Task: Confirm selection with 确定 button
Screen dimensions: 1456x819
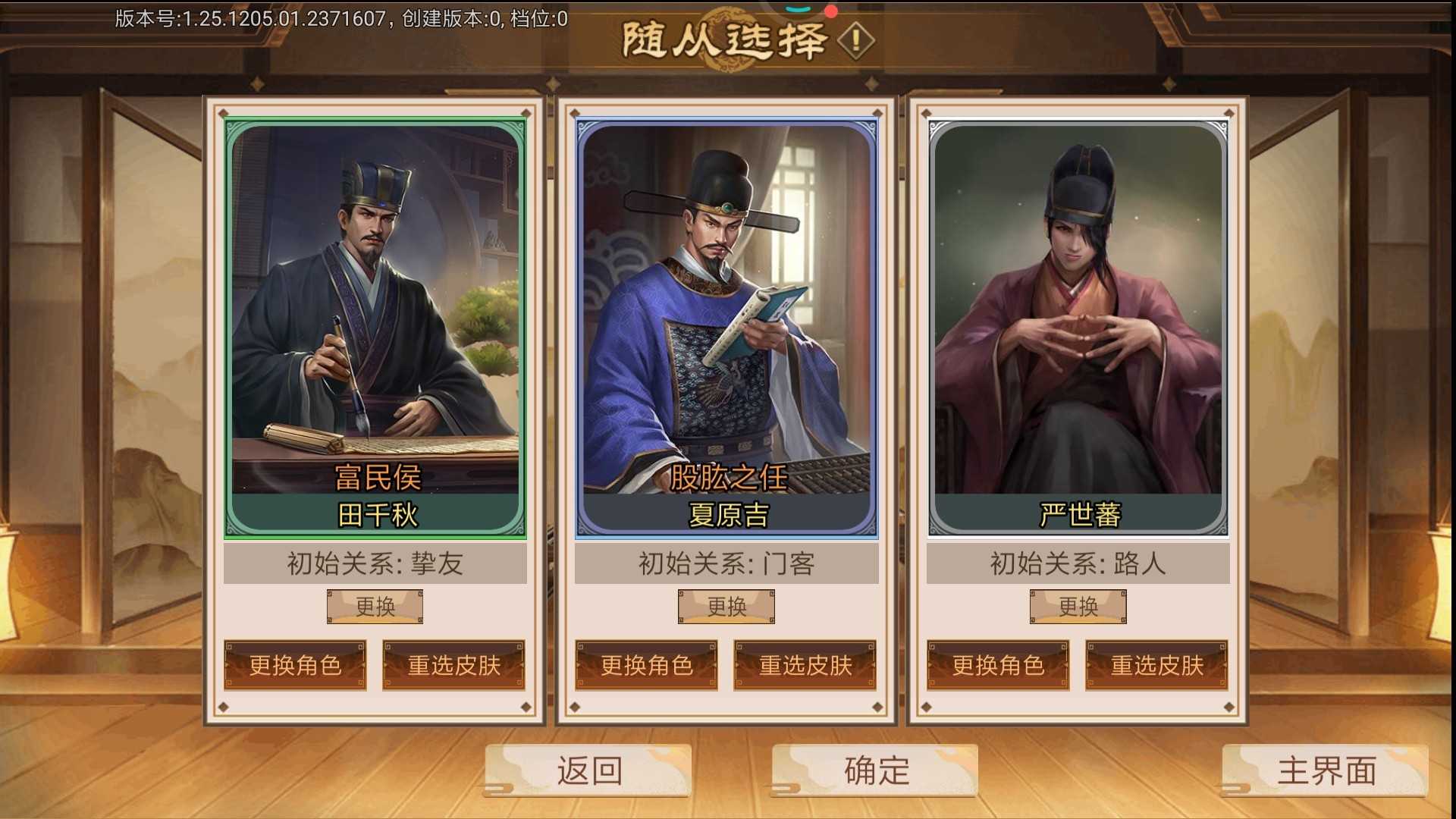Action: pos(873,772)
